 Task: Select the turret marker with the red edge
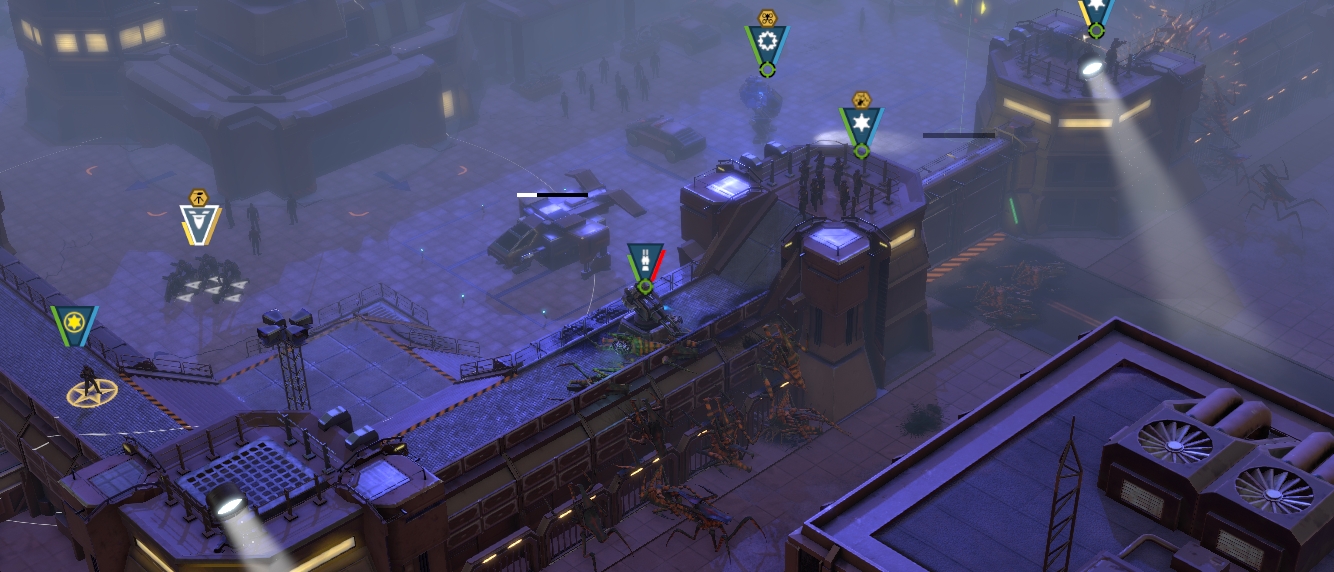point(645,262)
